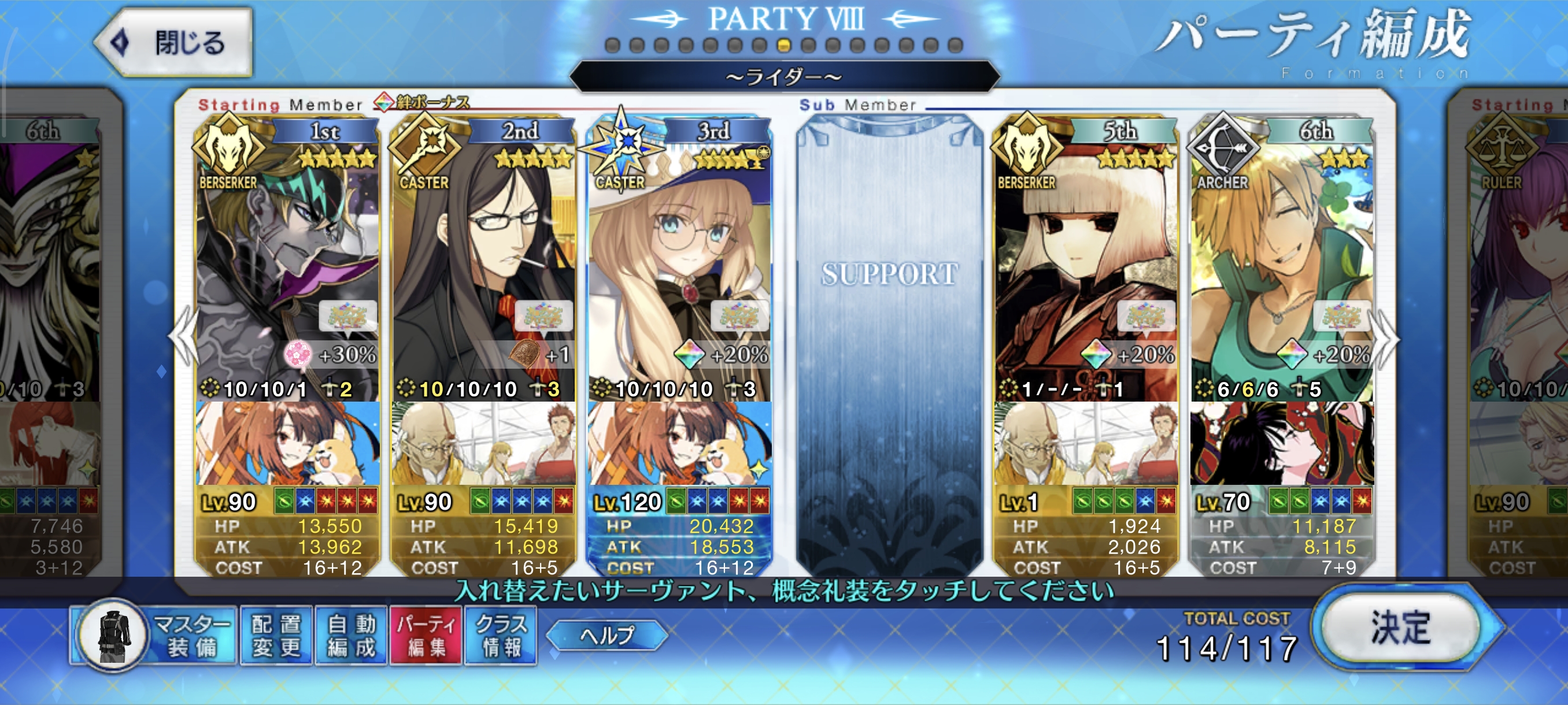The width and height of the screenshot is (1568, 705).
Task: Confirm the party with the 決定 button
Action: click(x=1400, y=627)
